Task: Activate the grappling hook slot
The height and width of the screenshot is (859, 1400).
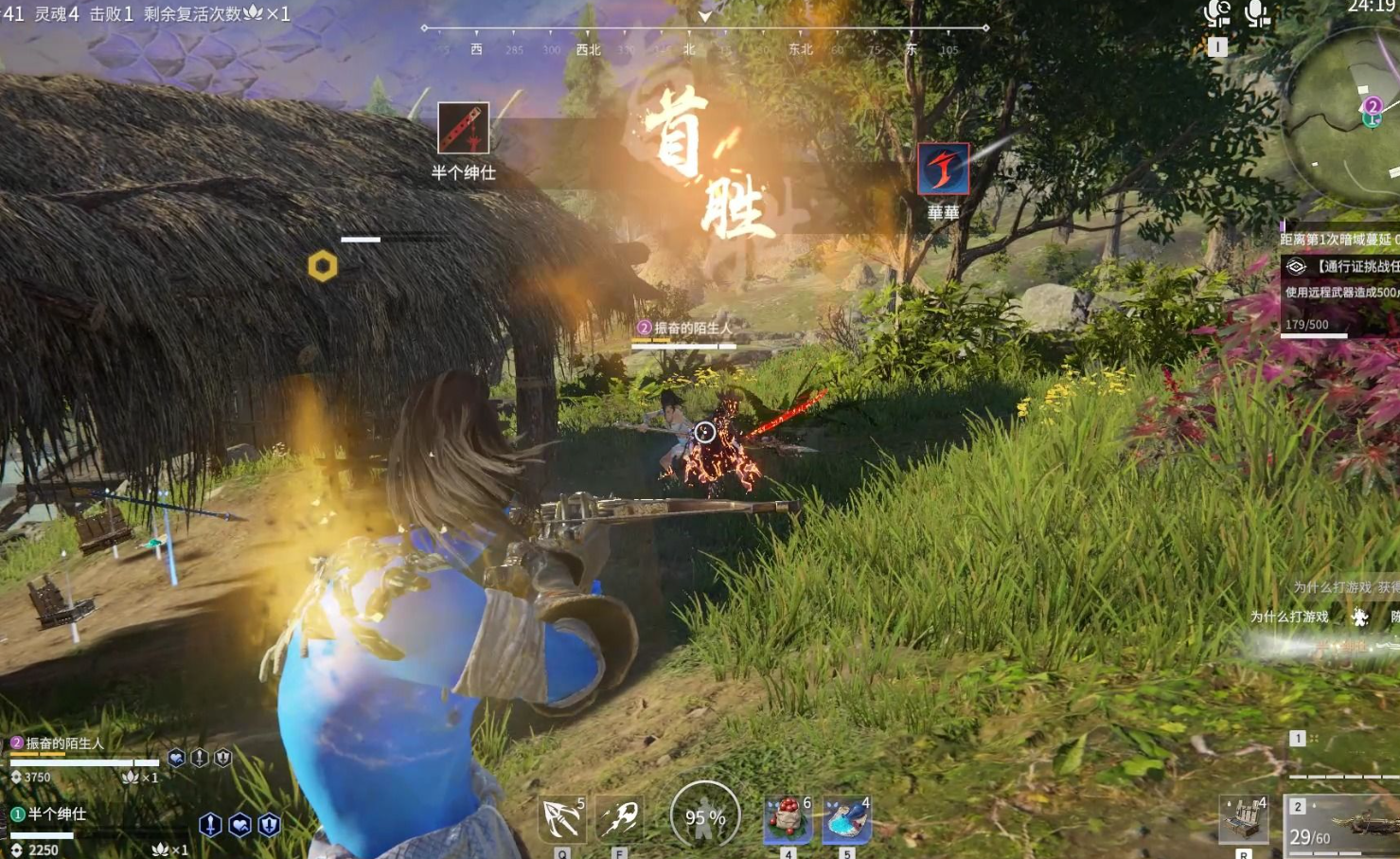Action: (562, 818)
